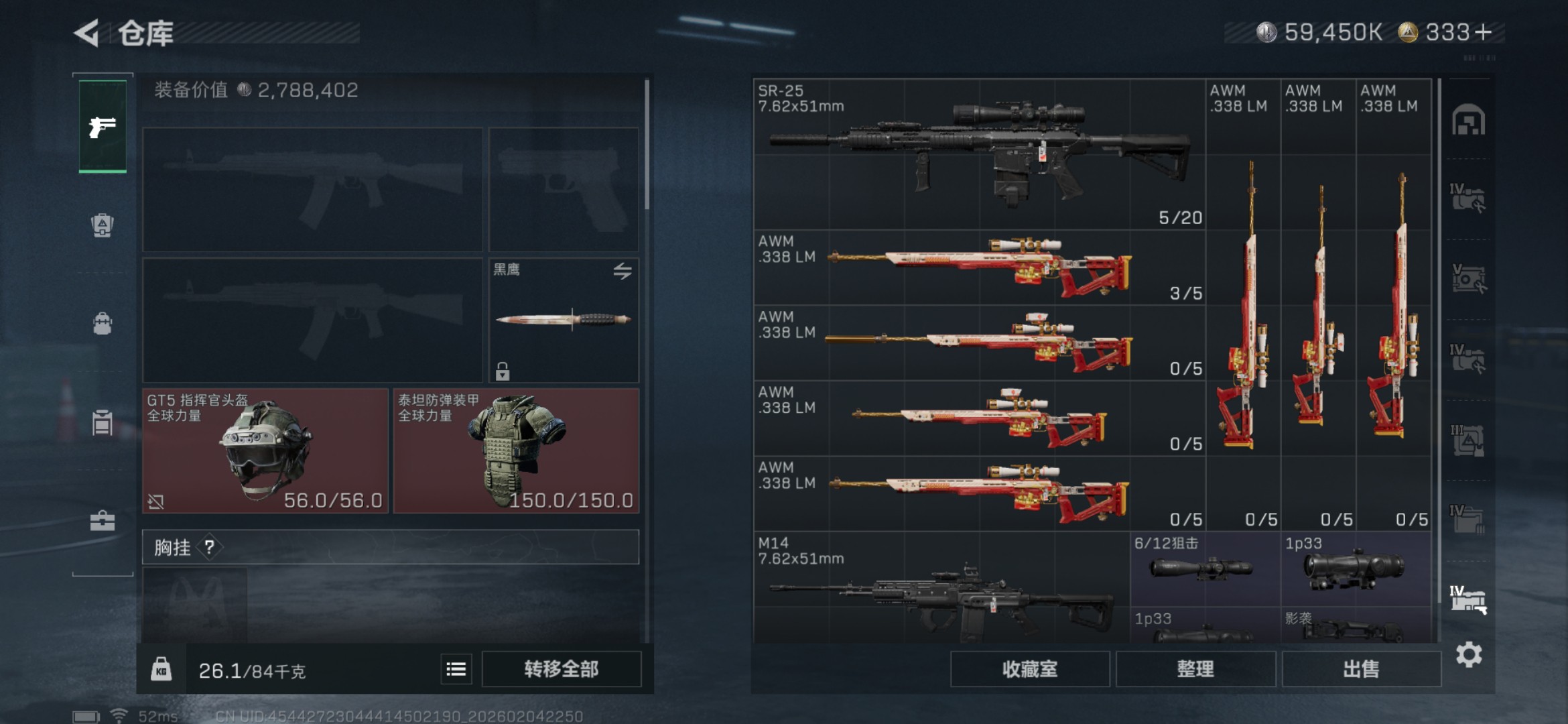Choose the 泰坦防弹装甲 armor slot
The height and width of the screenshot is (724, 1568).
click(516, 451)
